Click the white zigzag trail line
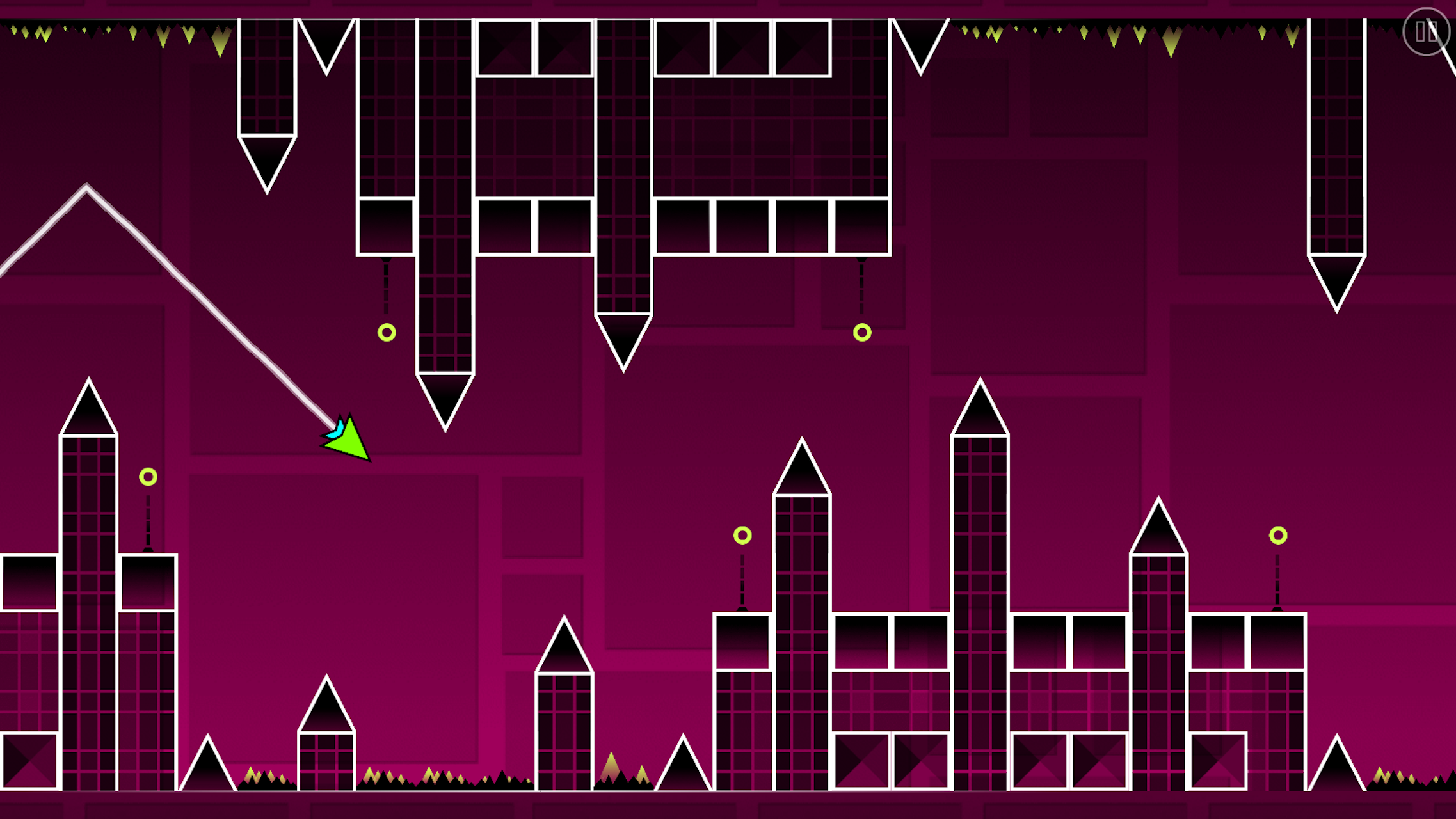 pyautogui.click(x=192, y=294)
